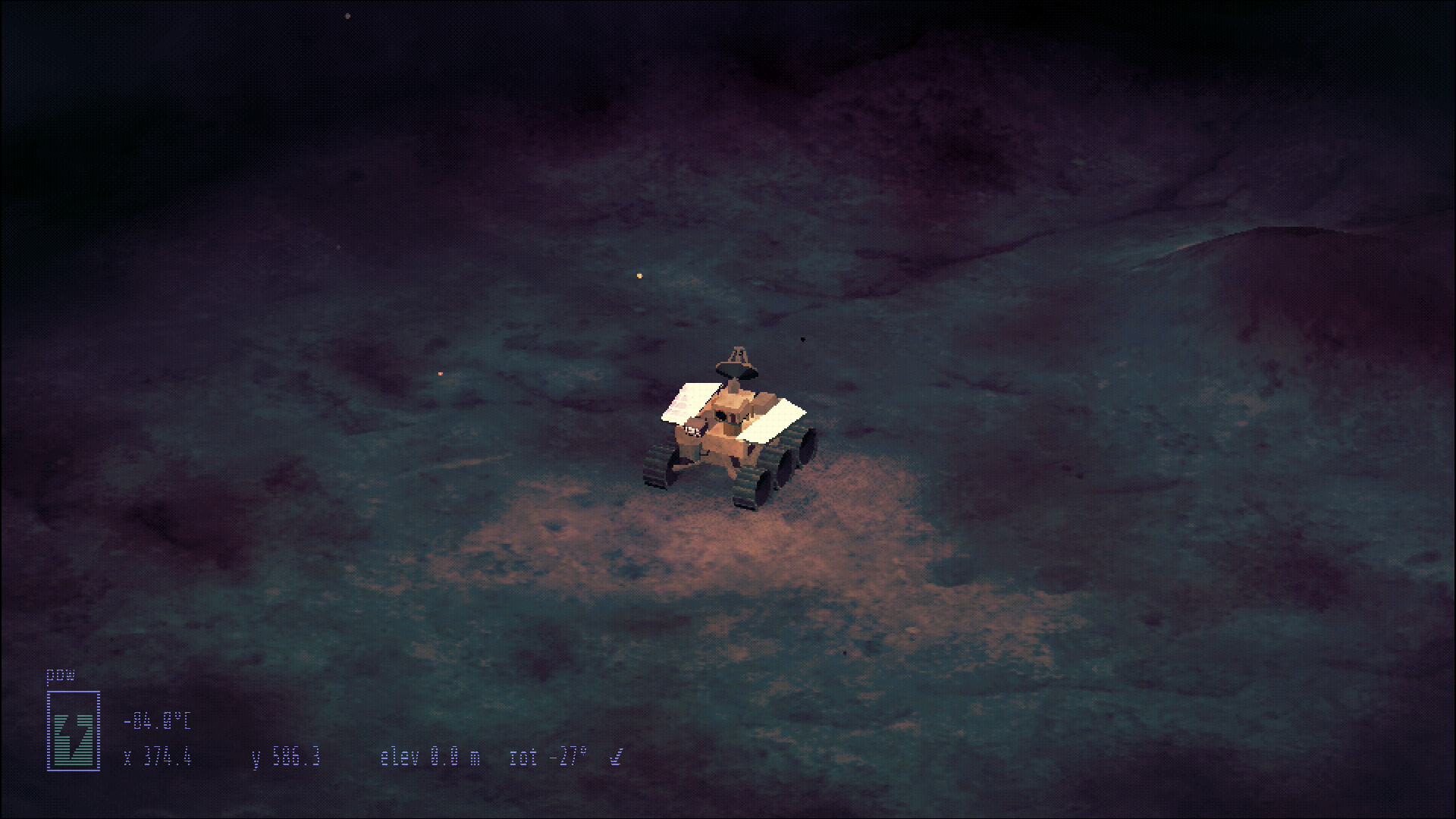This screenshot has height=819, width=1456.
Task: Click the y 586.3 coordinate readout
Action: 284,755
